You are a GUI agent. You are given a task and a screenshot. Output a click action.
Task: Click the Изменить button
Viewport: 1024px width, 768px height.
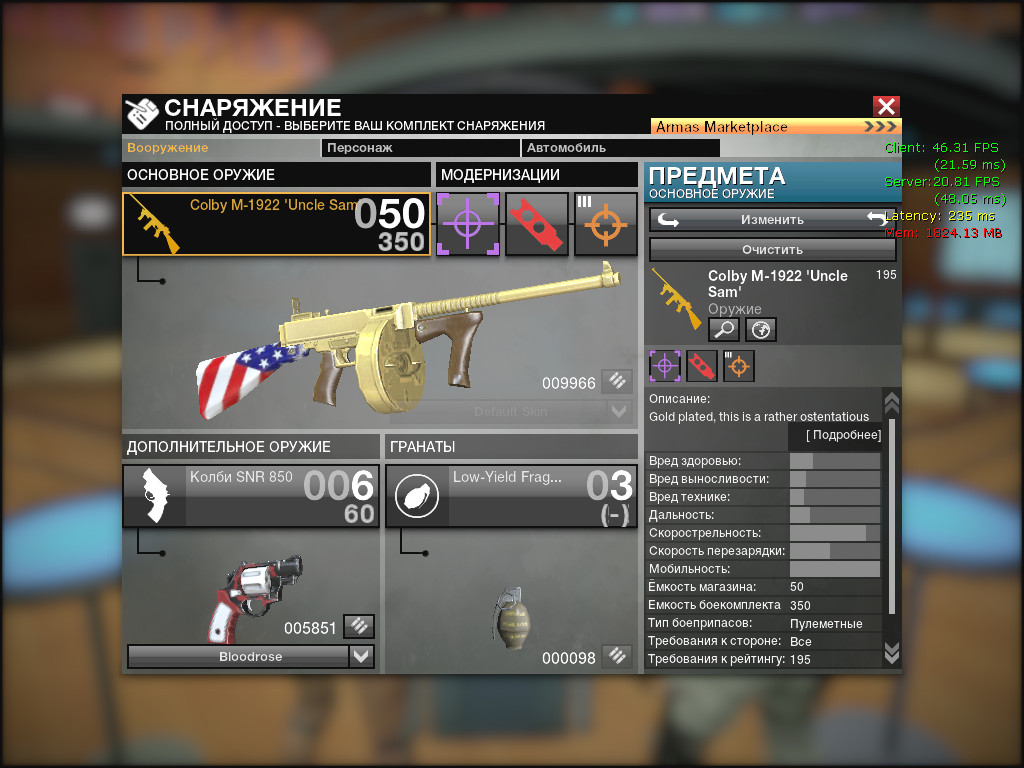click(x=772, y=220)
